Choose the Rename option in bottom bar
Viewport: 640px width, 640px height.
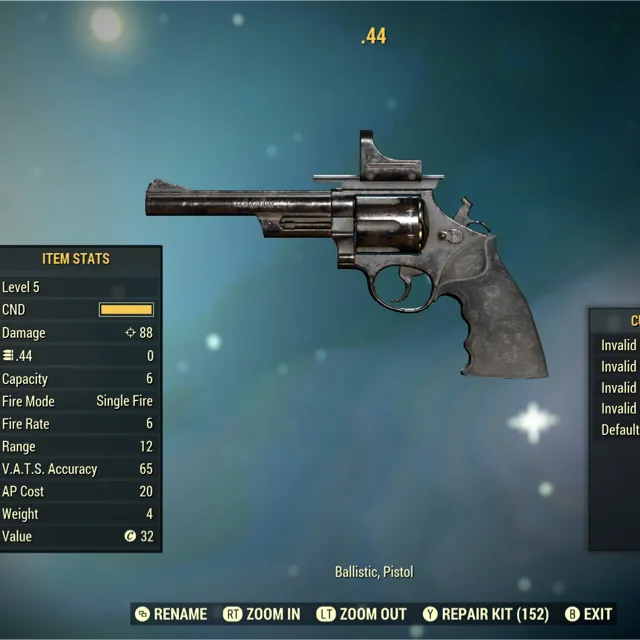point(171,614)
